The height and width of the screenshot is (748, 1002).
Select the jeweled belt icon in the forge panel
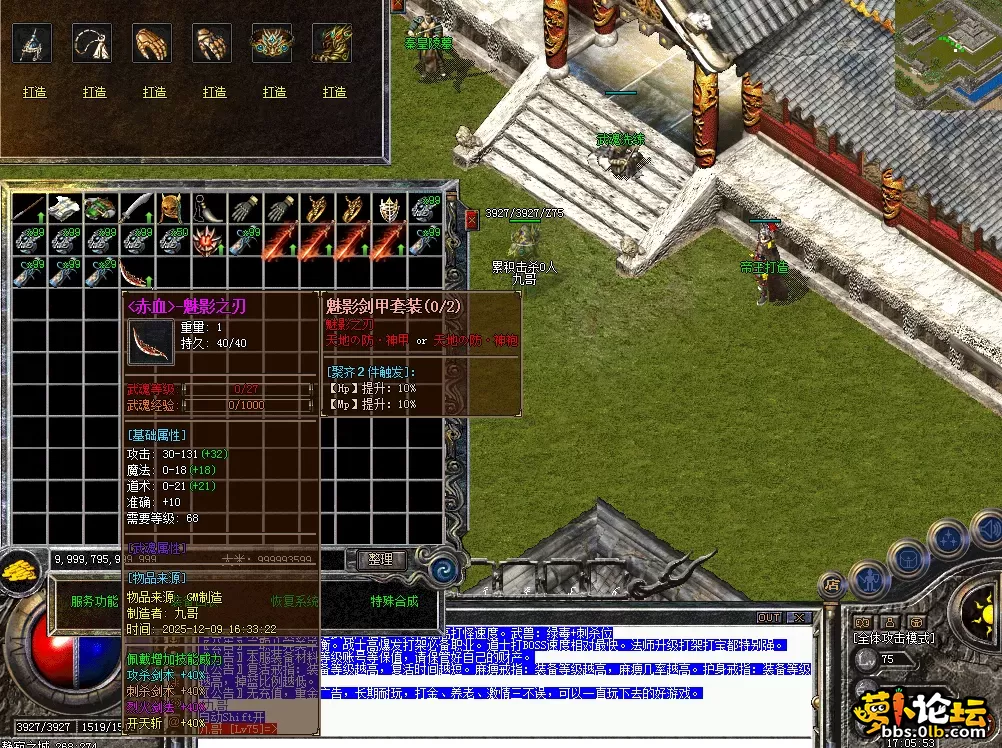click(274, 44)
